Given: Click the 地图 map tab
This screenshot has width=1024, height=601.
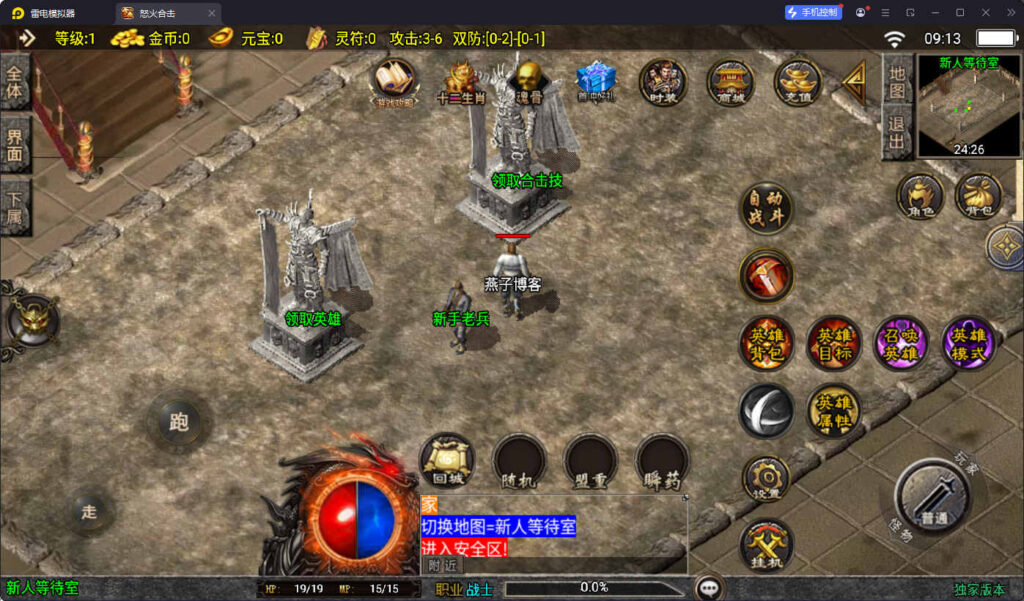Looking at the screenshot, I should tap(897, 82).
